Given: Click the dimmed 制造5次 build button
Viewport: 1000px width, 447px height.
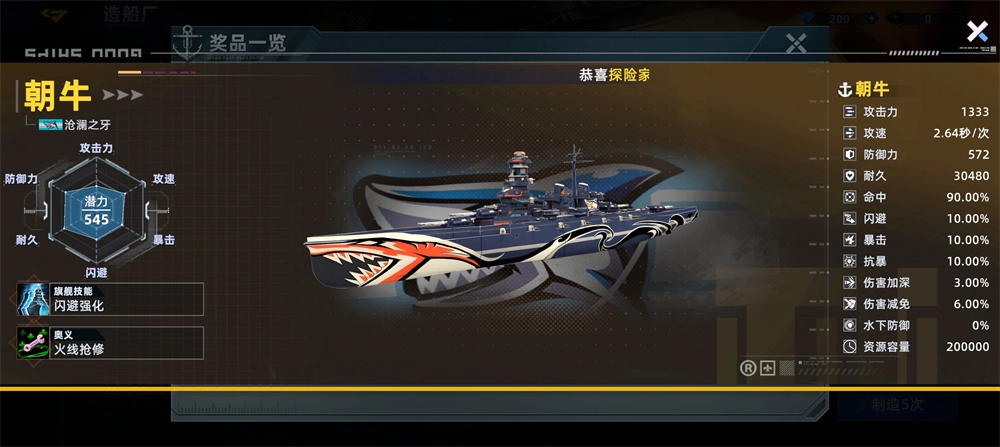Looking at the screenshot, I should [x=897, y=405].
